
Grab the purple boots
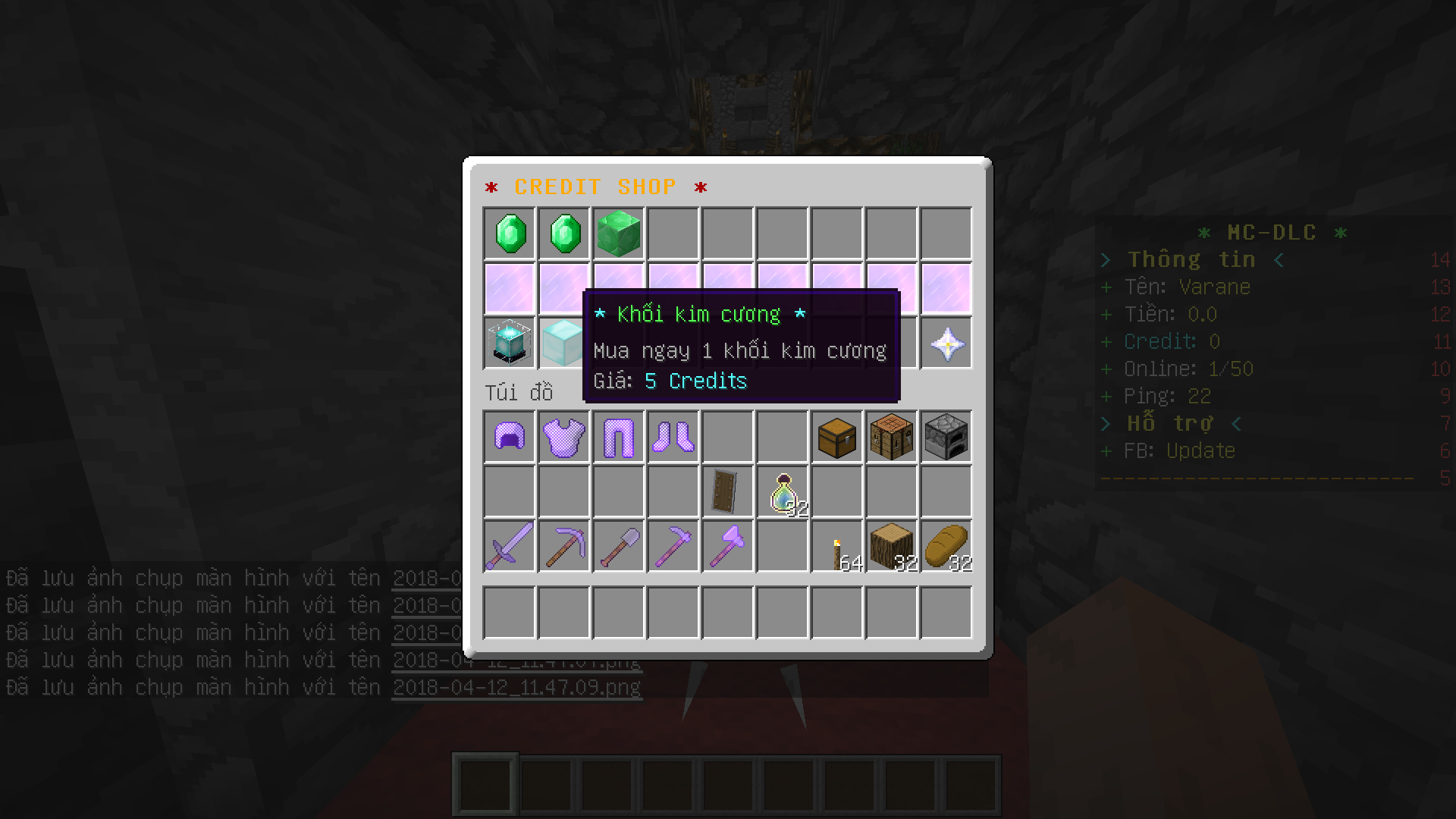(673, 437)
